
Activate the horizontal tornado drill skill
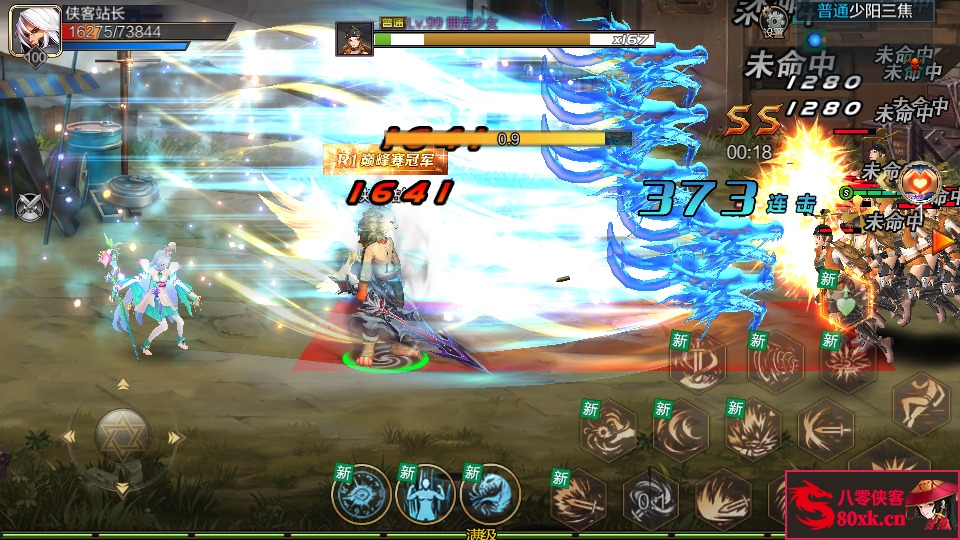pos(775,362)
